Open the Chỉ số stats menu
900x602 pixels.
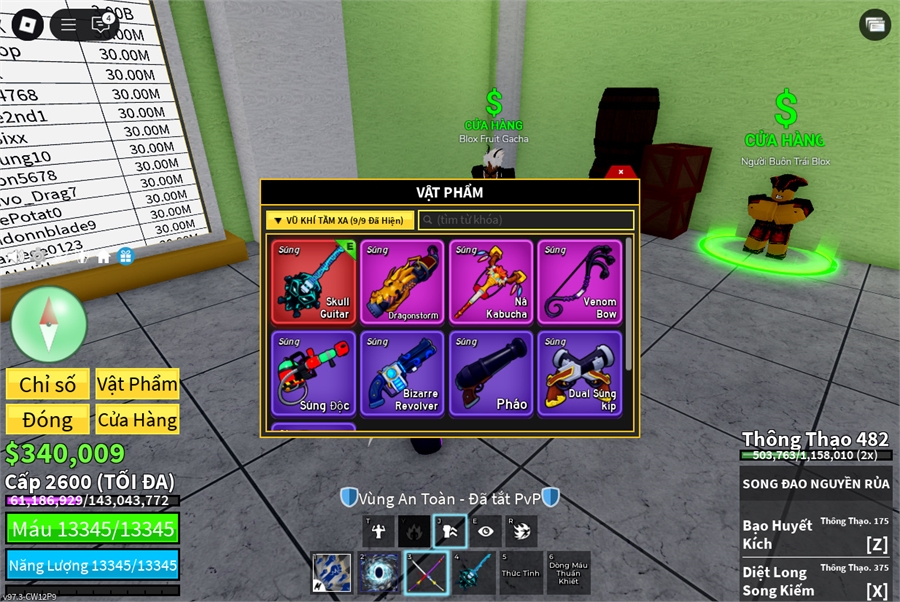(x=47, y=384)
